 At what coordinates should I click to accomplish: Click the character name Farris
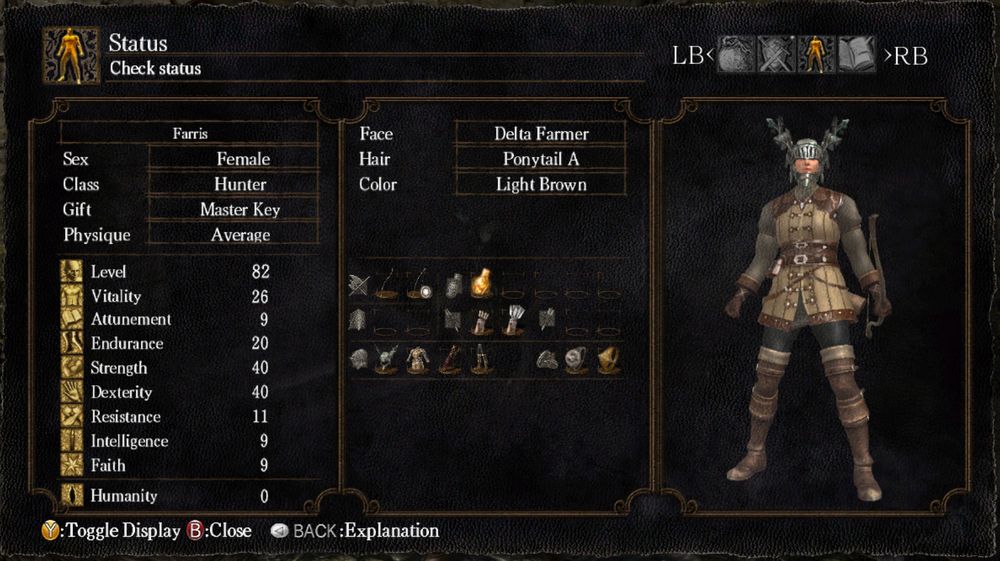190,133
